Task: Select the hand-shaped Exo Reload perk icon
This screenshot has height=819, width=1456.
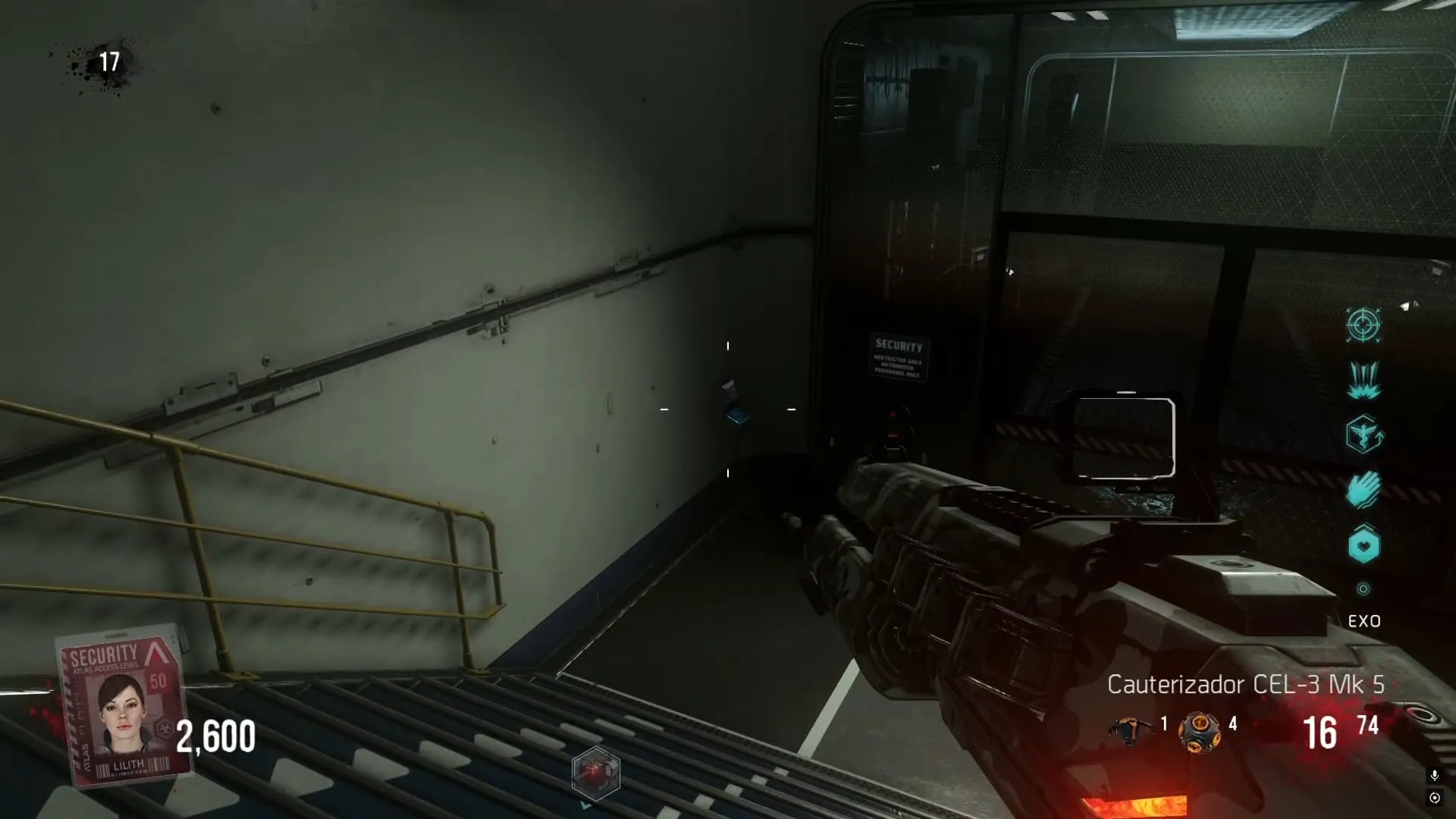Action: pyautogui.click(x=1363, y=490)
